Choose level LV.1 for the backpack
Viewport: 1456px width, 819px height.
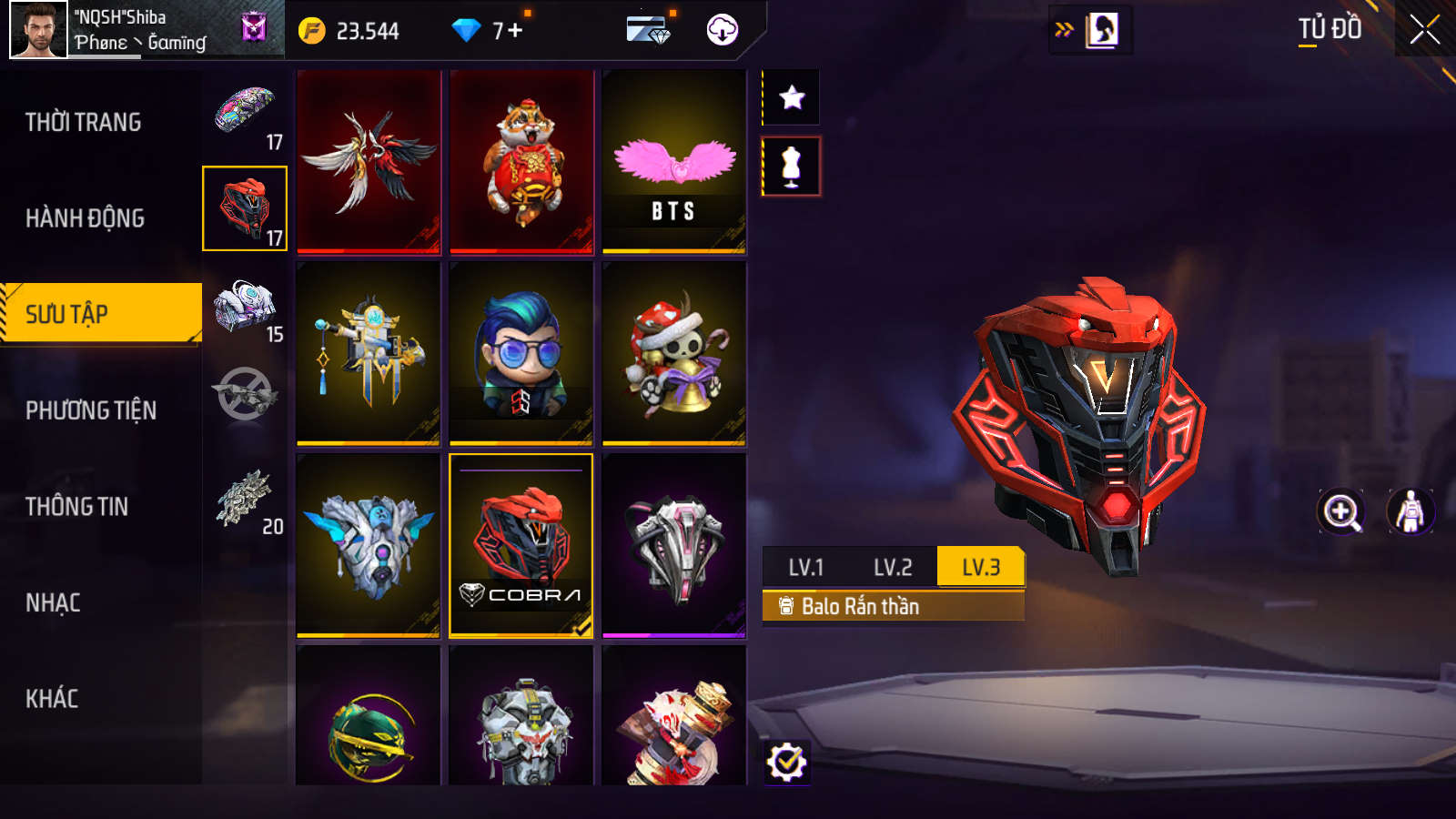click(x=805, y=568)
